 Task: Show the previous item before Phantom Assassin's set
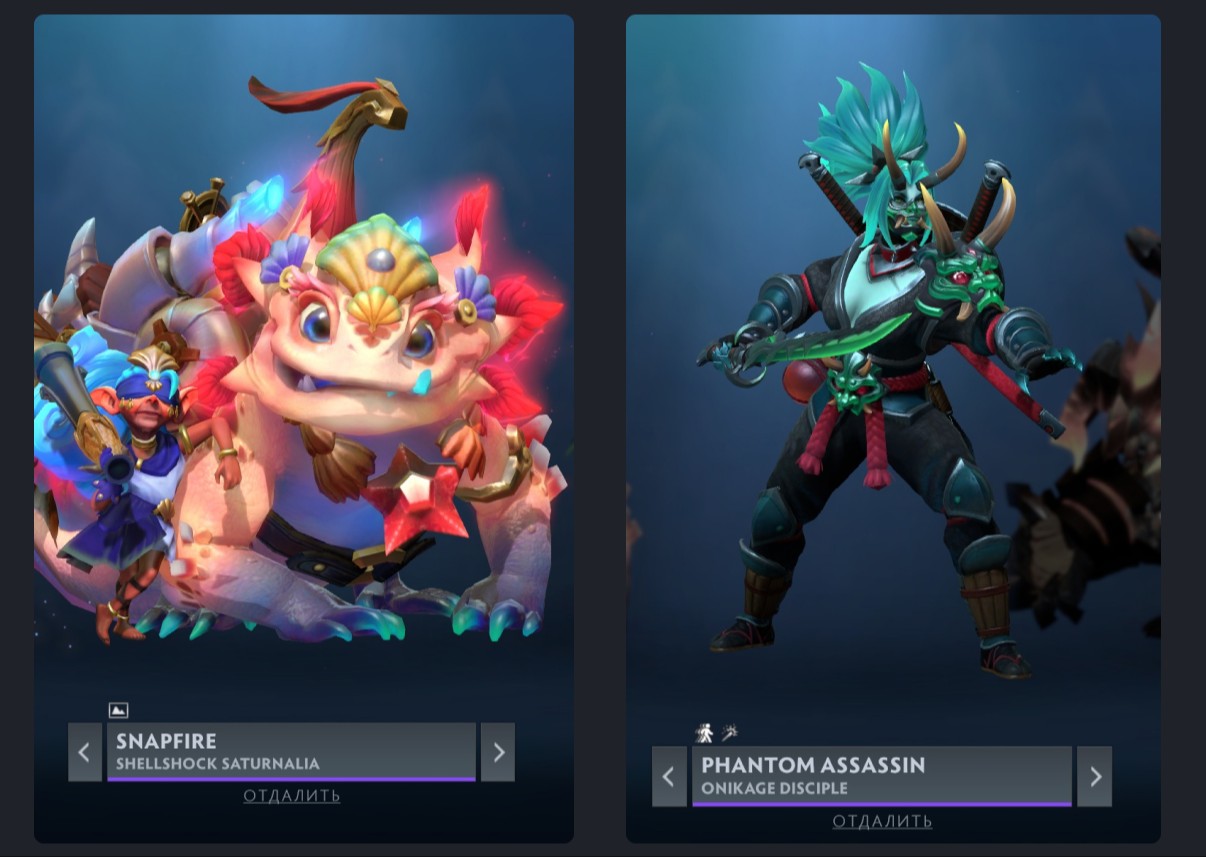(x=669, y=776)
